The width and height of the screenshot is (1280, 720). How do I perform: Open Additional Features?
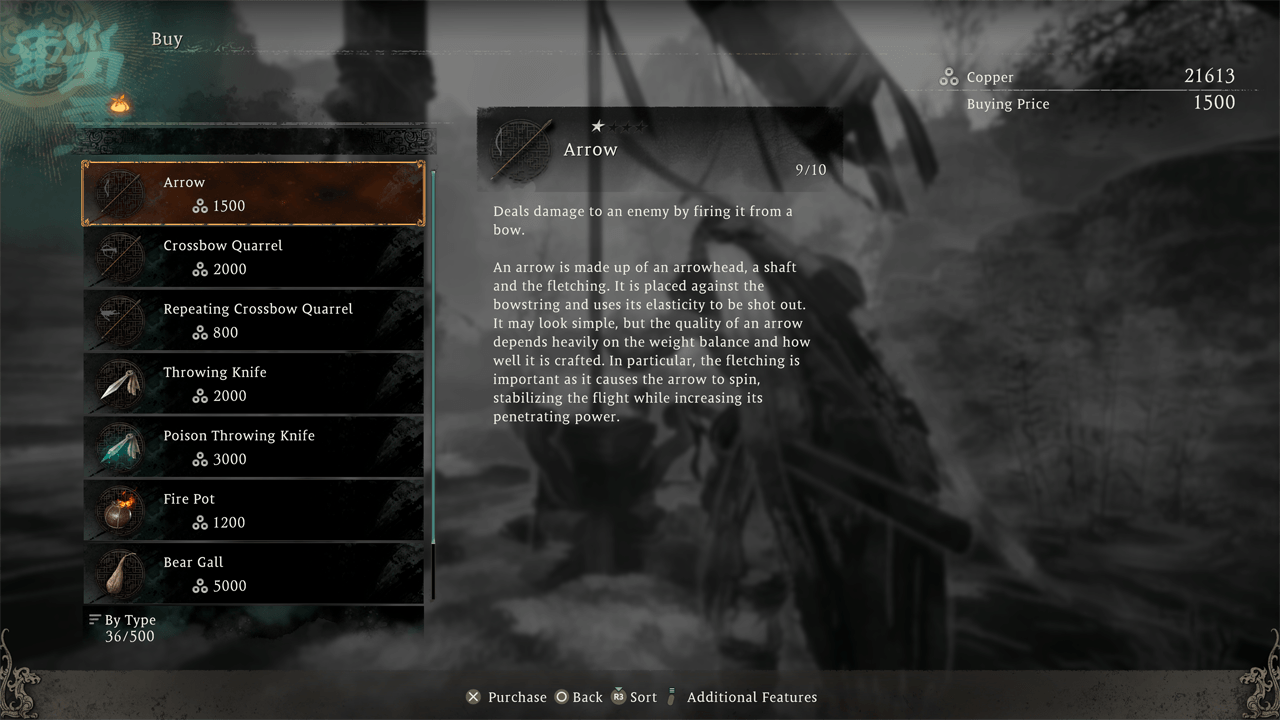[x=741, y=697]
